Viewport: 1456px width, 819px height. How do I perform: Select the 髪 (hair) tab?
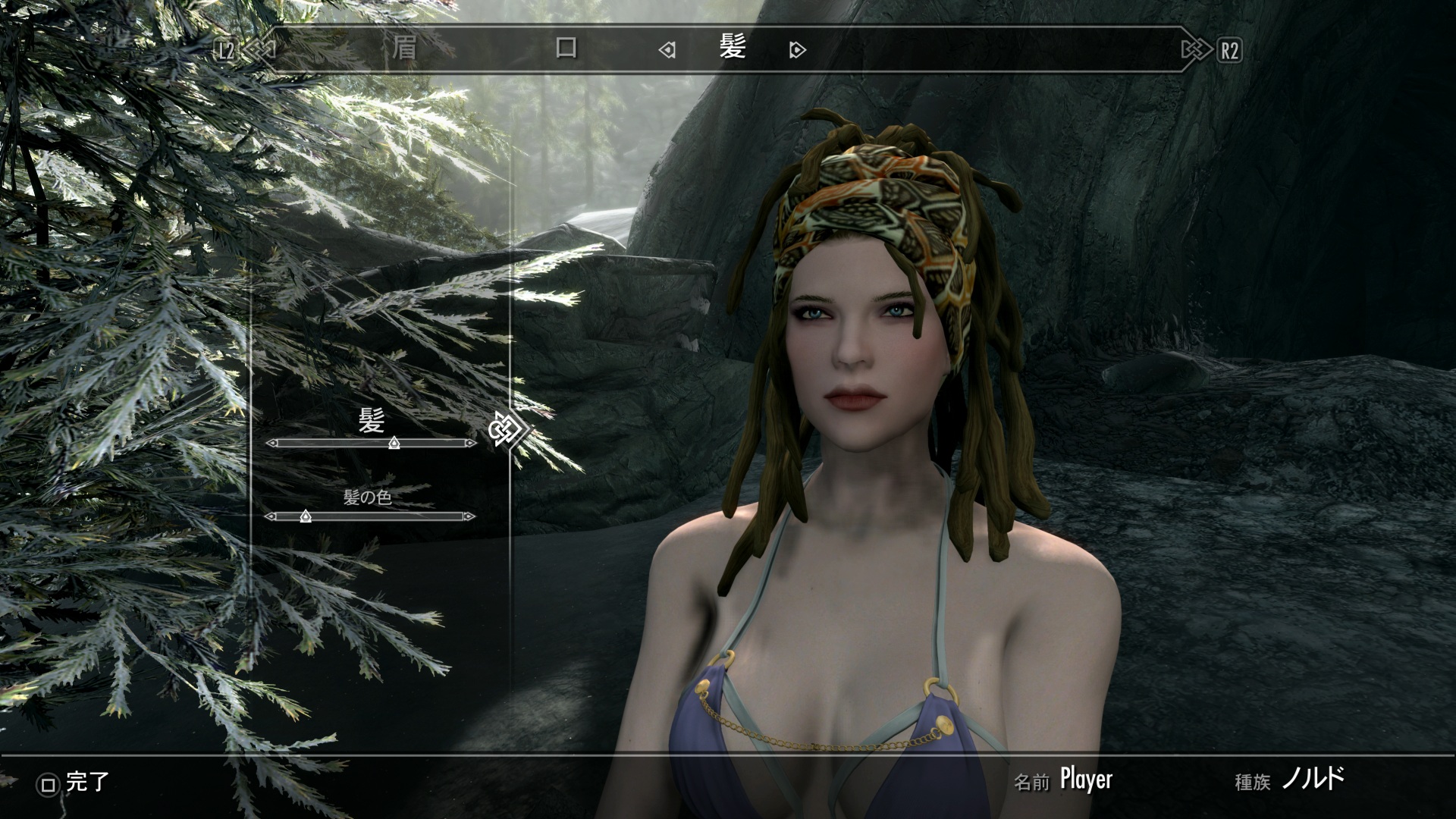[732, 49]
